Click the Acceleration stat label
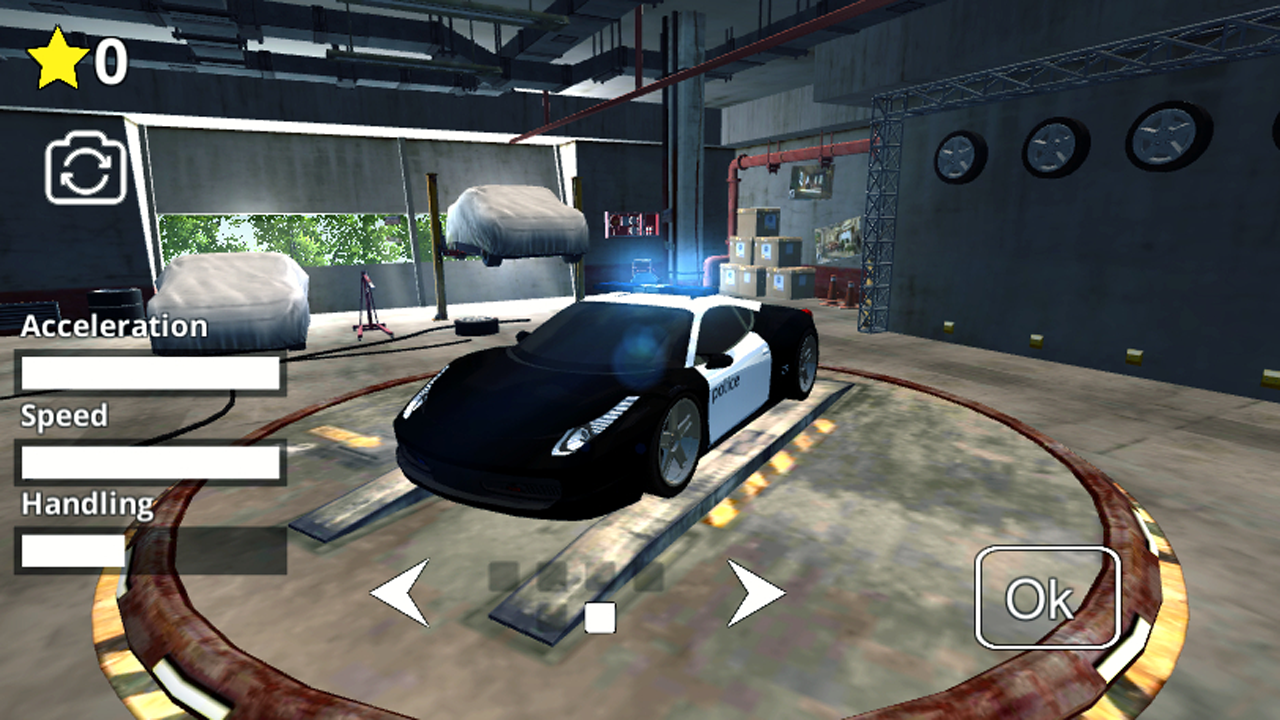The width and height of the screenshot is (1280, 720). pyautogui.click(x=116, y=325)
